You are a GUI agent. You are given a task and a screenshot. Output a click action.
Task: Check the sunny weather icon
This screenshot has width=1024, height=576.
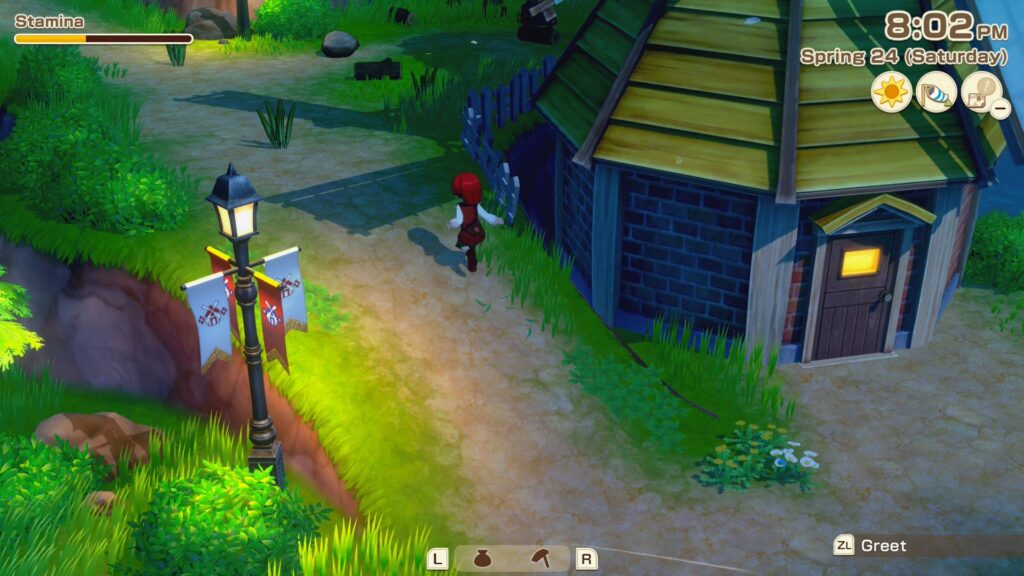point(890,92)
